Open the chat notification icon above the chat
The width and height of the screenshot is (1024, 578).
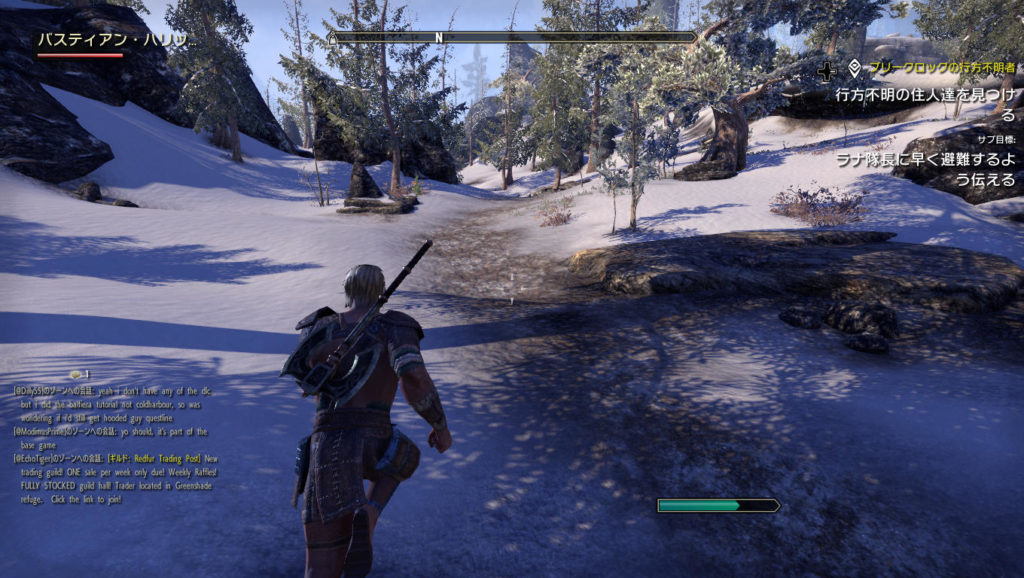point(76,374)
